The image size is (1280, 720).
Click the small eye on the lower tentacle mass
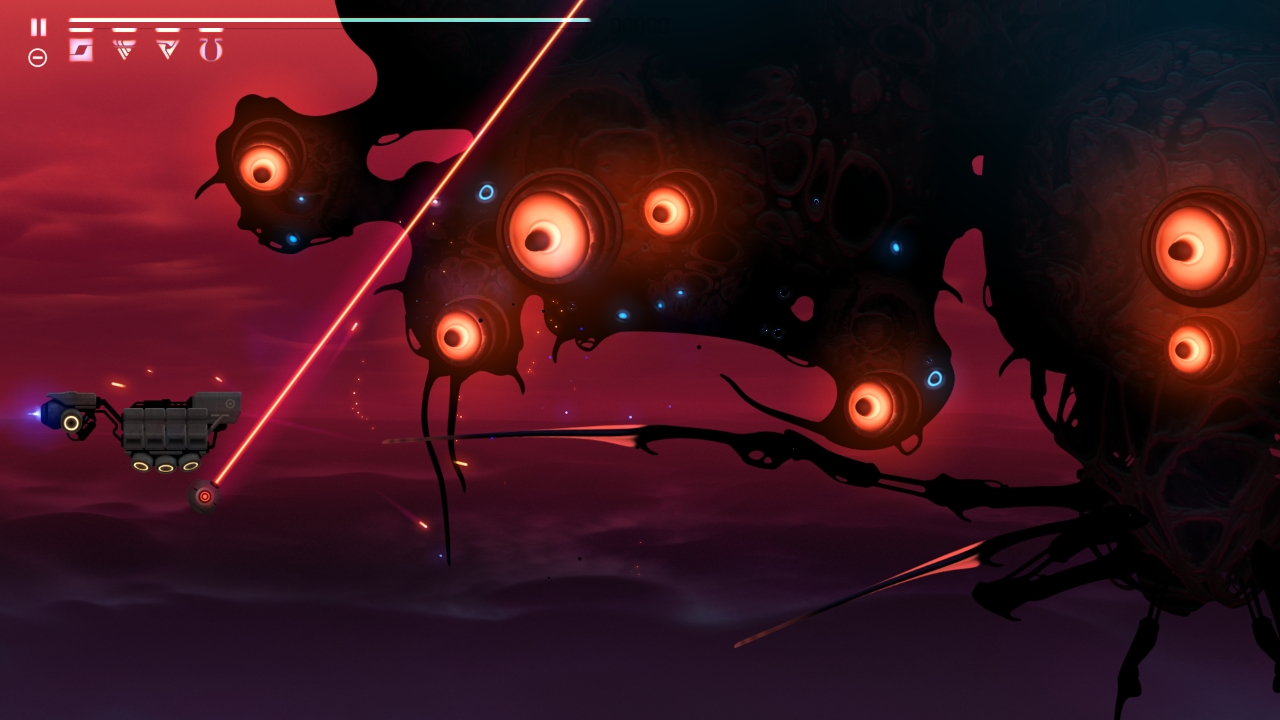pos(870,407)
